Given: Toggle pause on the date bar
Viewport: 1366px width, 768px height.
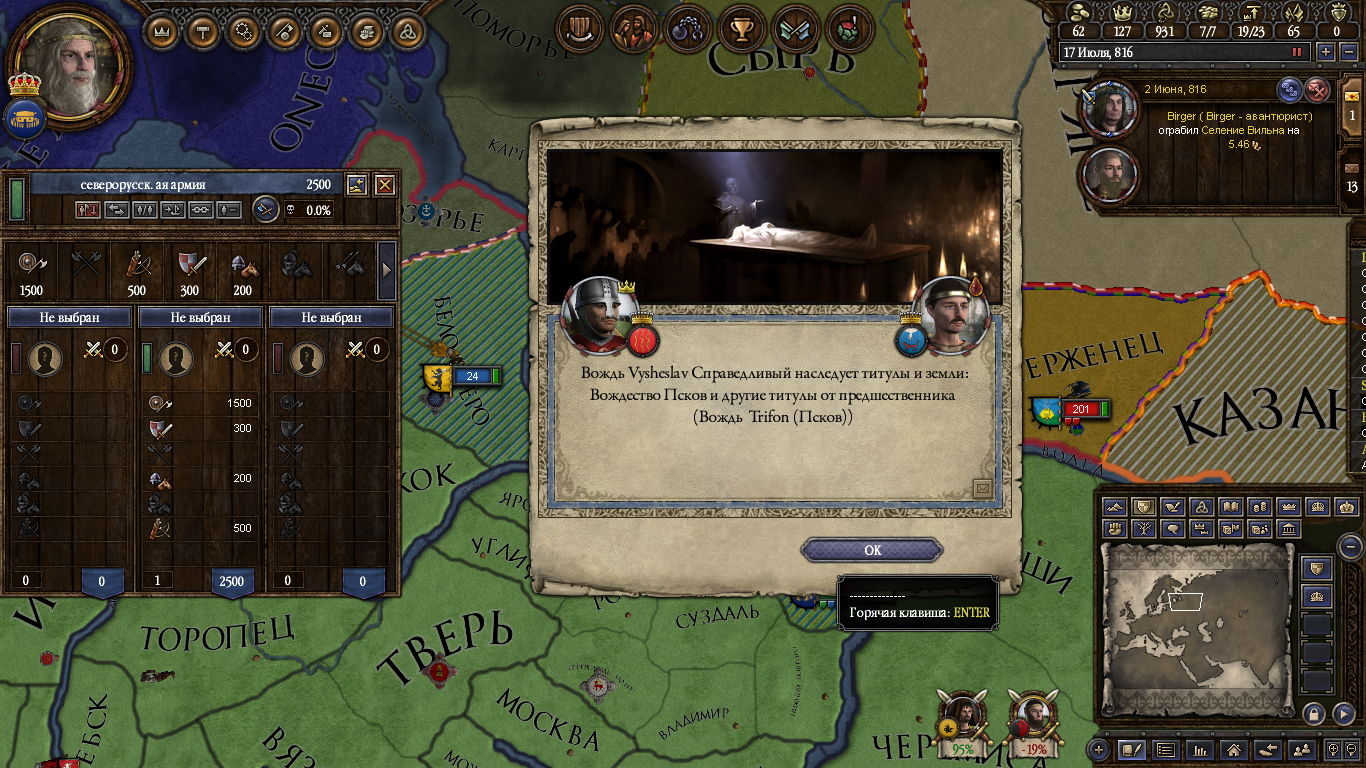Looking at the screenshot, I should (x=1298, y=52).
